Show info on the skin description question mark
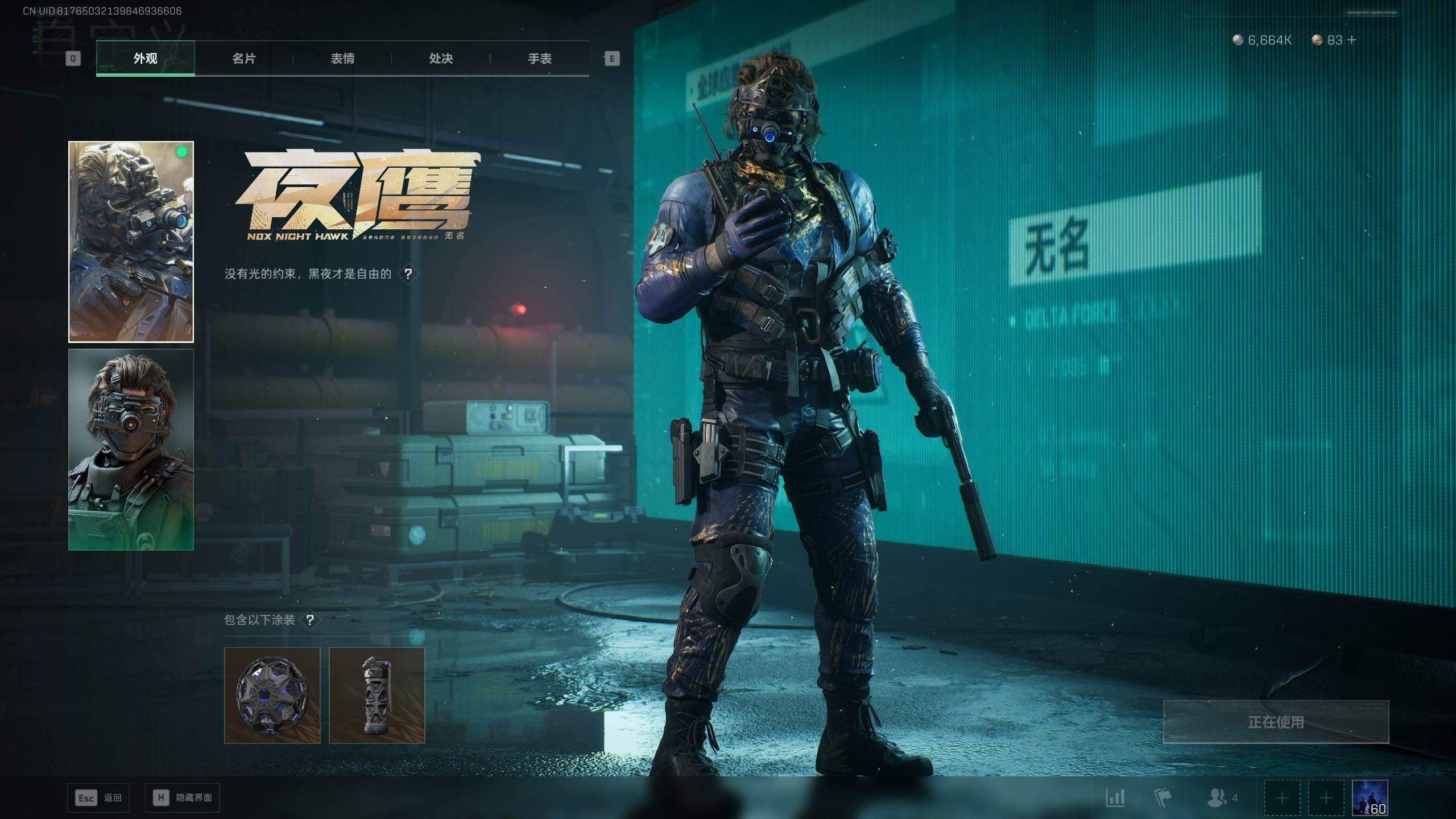The height and width of the screenshot is (819, 1456). coord(408,274)
